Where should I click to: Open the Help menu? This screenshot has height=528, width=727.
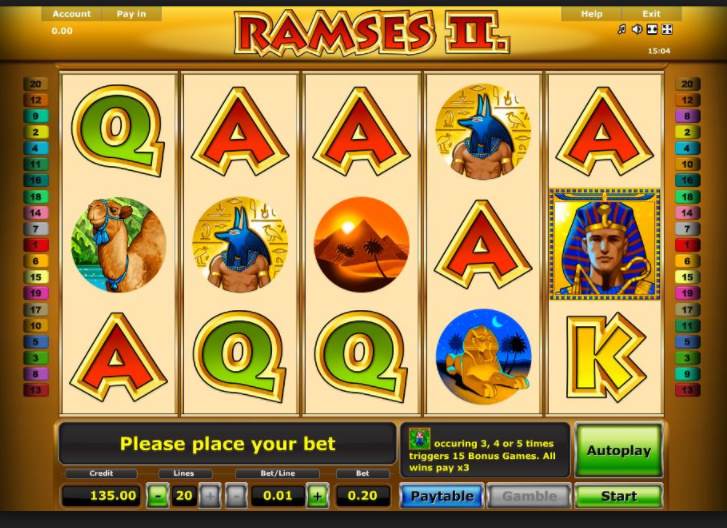[591, 14]
